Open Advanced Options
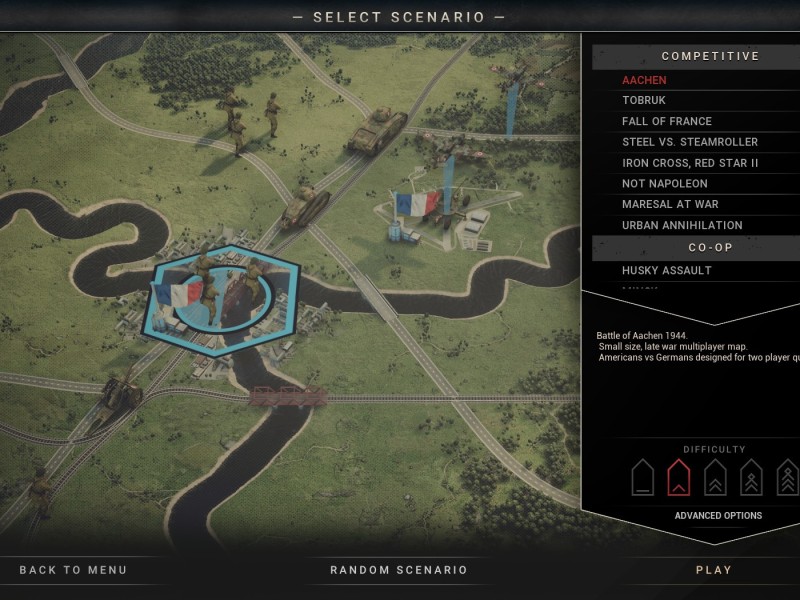 coord(718,516)
